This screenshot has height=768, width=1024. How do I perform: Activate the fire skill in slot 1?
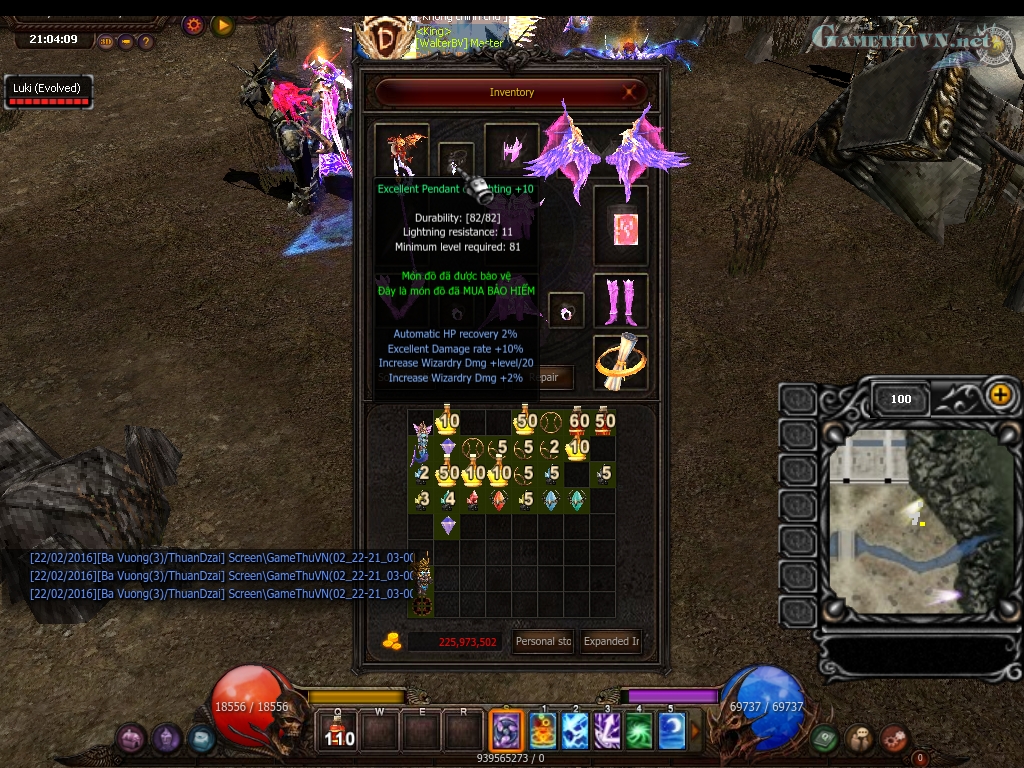pos(543,731)
